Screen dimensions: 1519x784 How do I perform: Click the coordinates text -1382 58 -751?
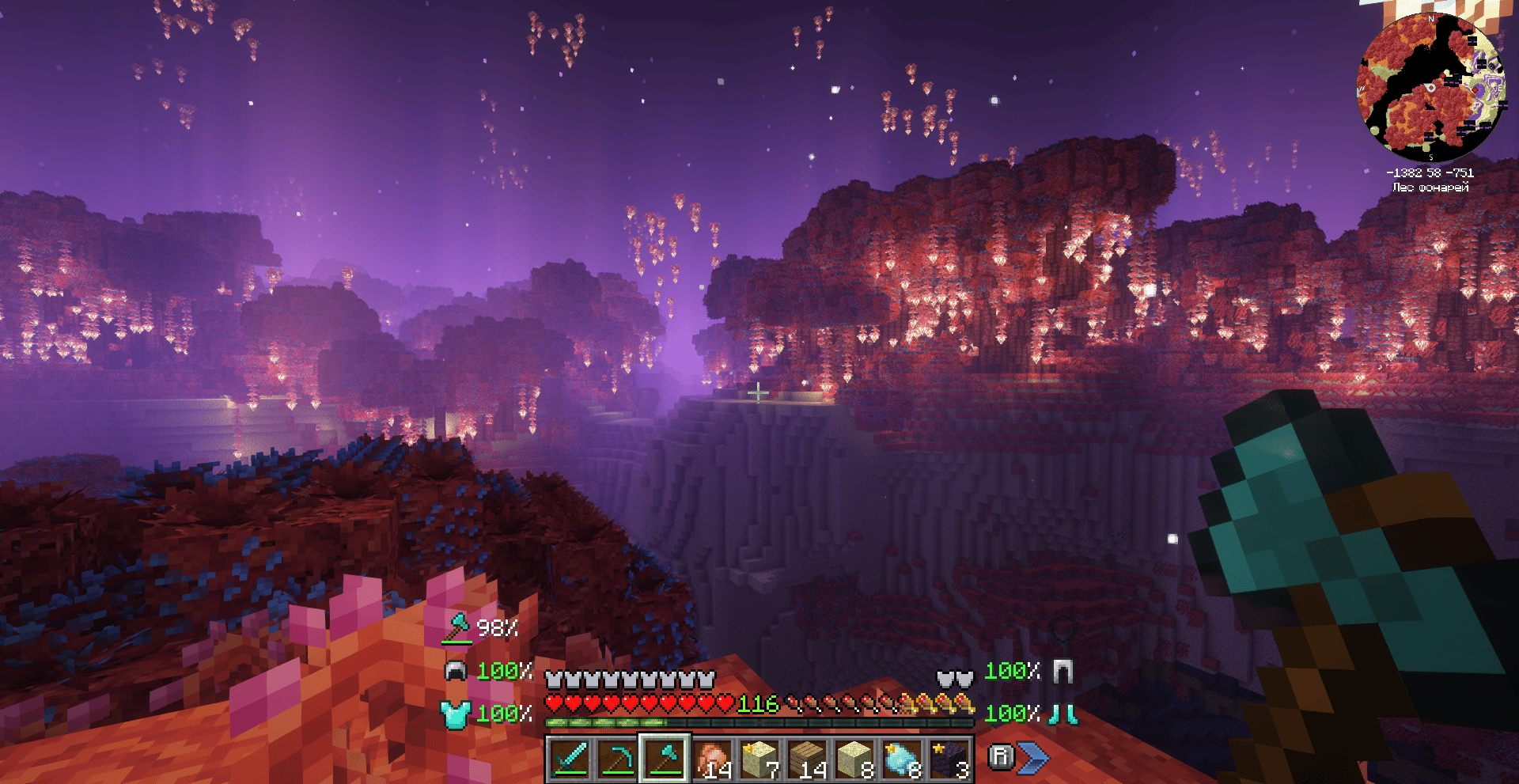tap(1430, 173)
